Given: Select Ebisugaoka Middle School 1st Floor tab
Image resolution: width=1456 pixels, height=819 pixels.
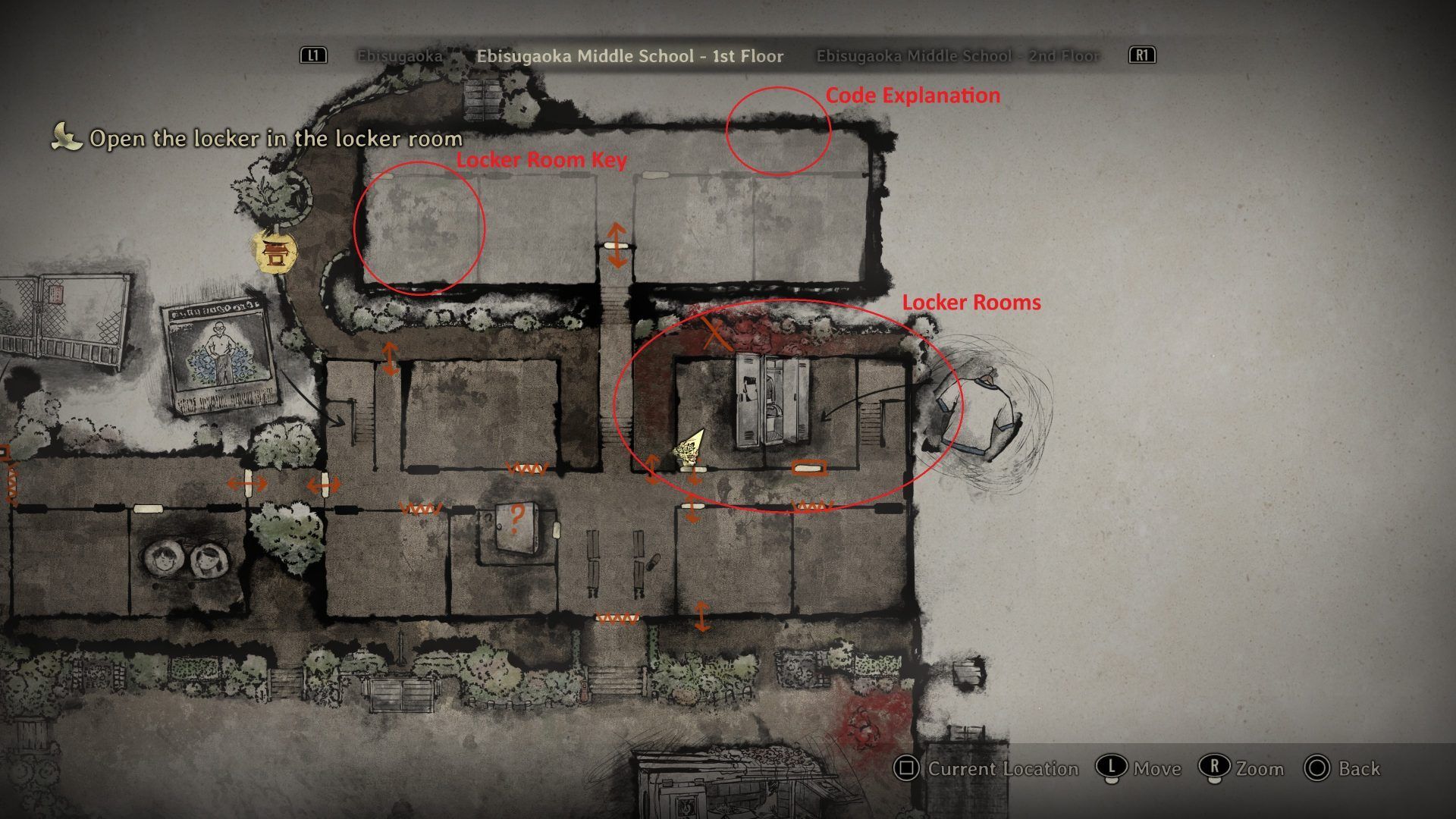Looking at the screenshot, I should pyautogui.click(x=629, y=56).
